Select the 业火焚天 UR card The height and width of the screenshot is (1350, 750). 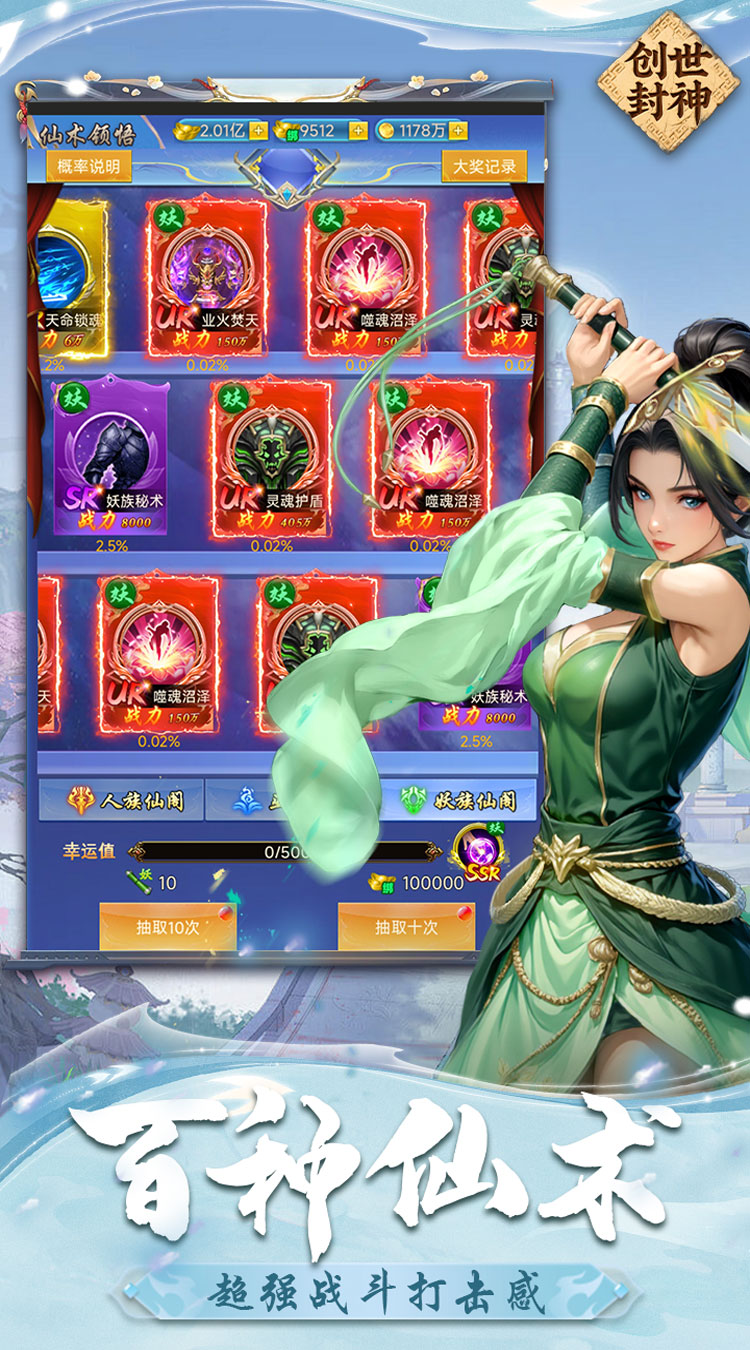[x=207, y=277]
